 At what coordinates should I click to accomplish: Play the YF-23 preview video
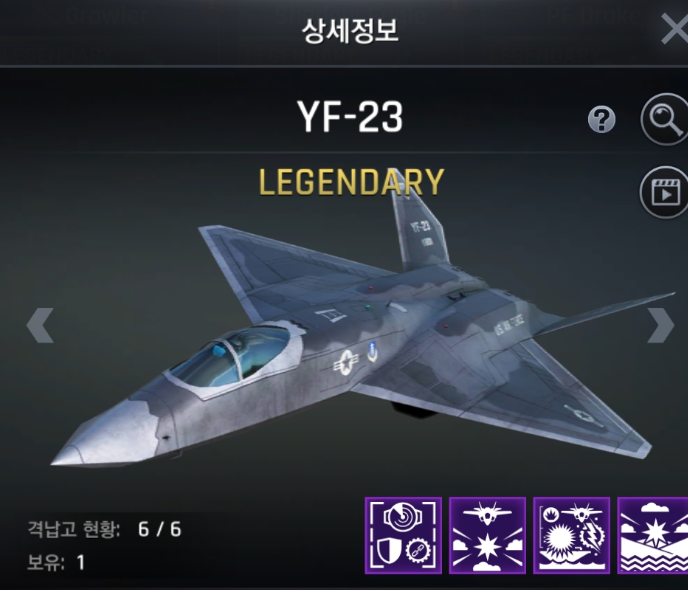(663, 191)
